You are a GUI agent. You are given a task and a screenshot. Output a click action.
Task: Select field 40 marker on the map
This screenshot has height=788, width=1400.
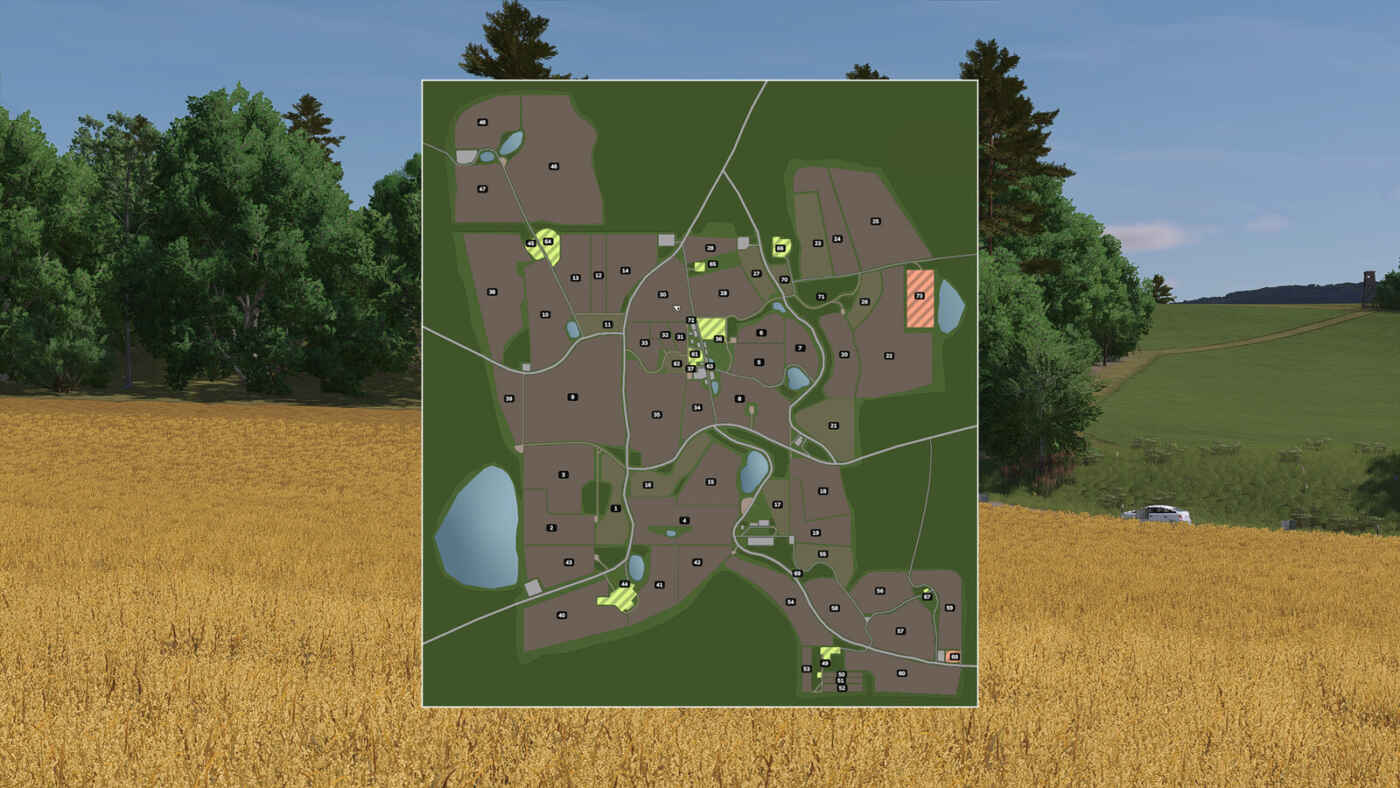[x=561, y=615]
